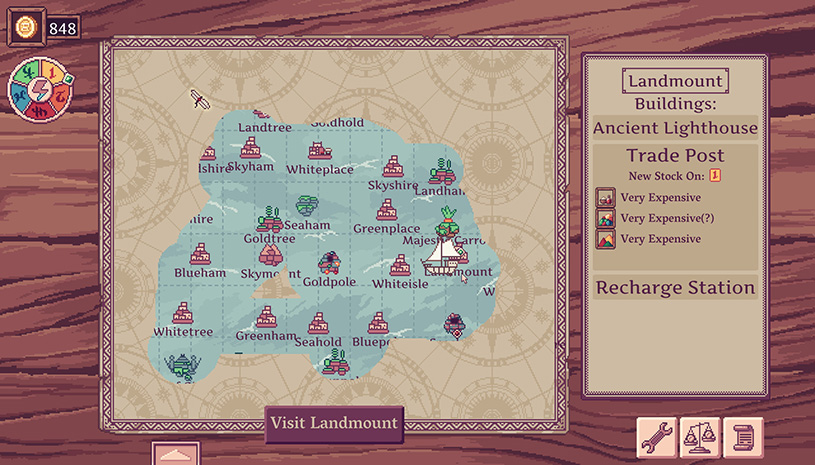The width and height of the screenshot is (815, 465).
Task: Select the Blueham island marker
Action: 200,253
